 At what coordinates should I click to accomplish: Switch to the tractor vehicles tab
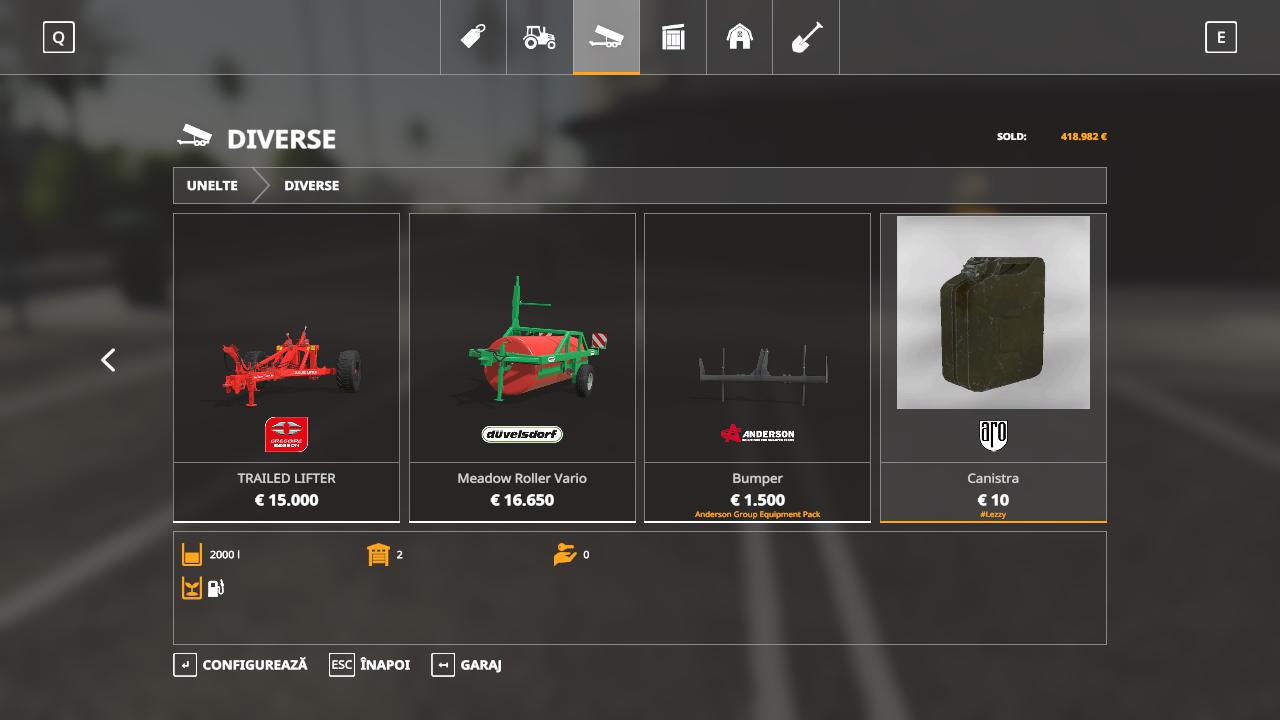540,38
